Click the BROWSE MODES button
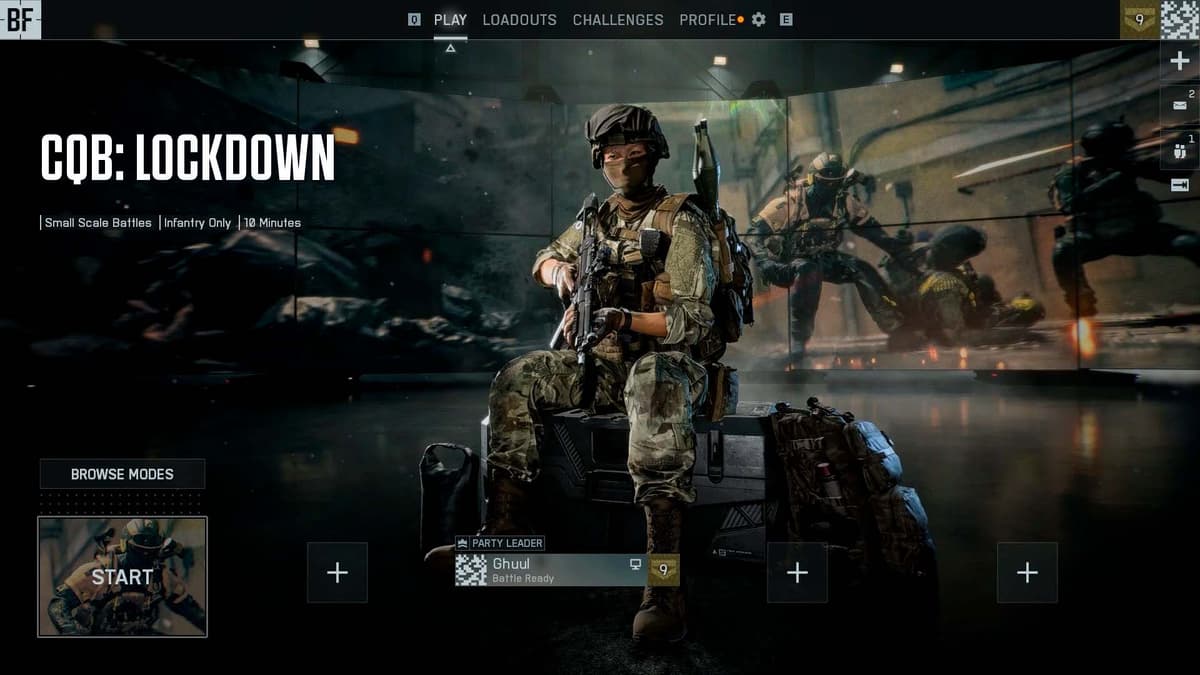The width and height of the screenshot is (1200, 675). click(x=122, y=474)
